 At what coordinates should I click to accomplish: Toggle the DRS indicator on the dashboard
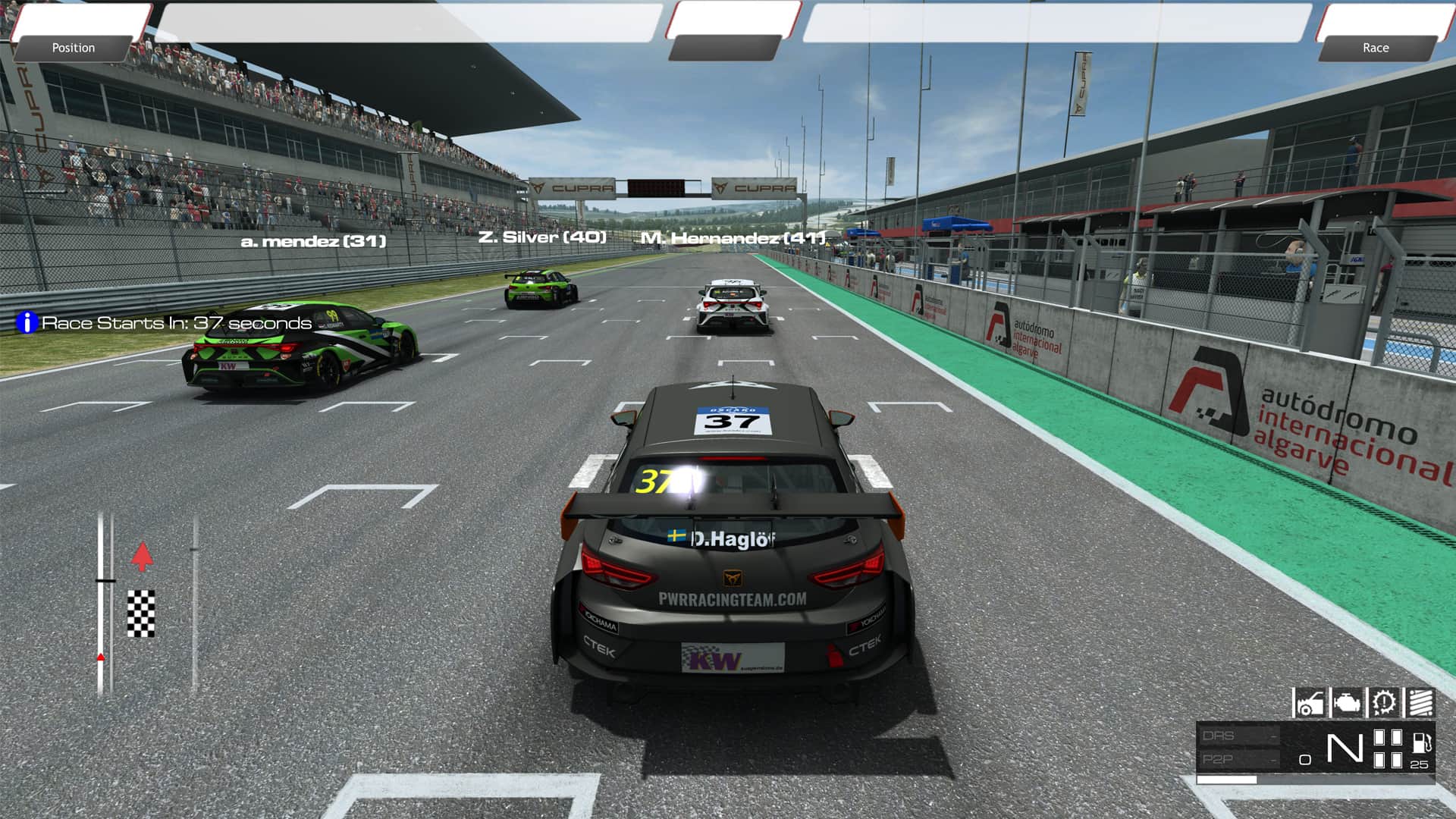[1219, 736]
